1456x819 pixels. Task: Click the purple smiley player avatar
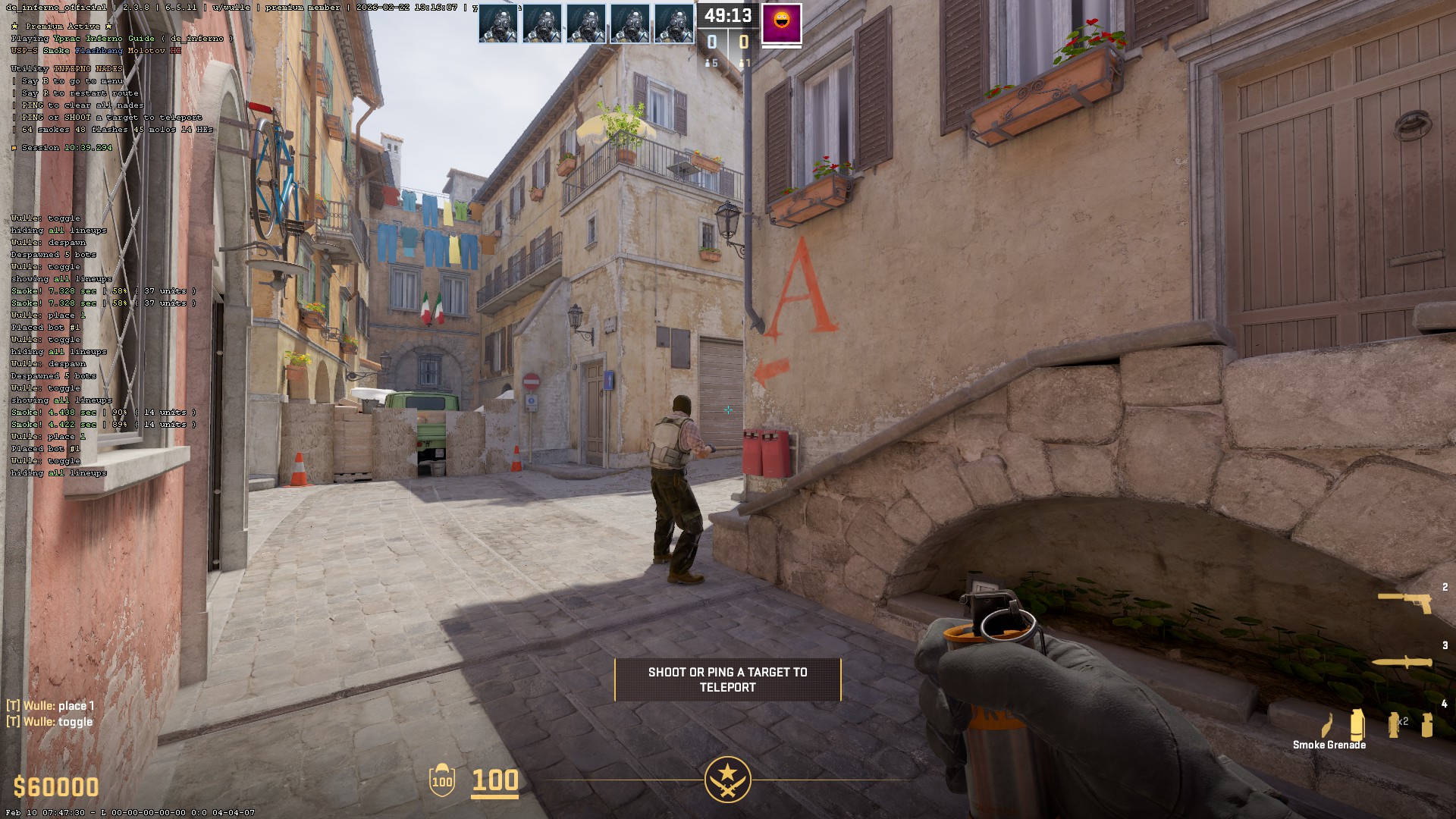781,24
